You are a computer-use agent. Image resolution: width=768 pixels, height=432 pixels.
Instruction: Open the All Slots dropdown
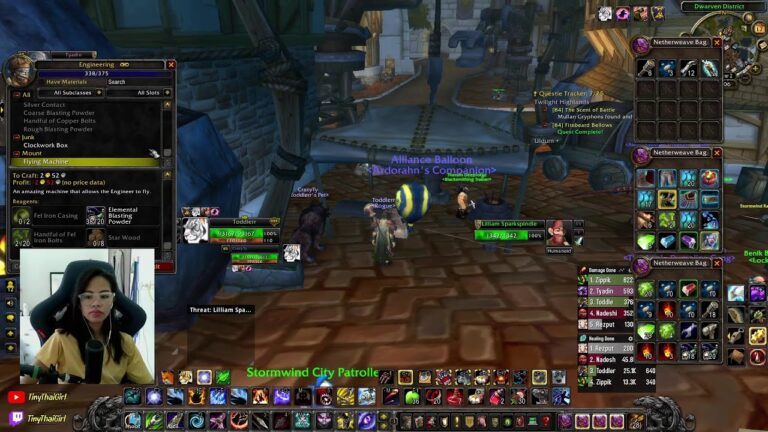[146, 93]
